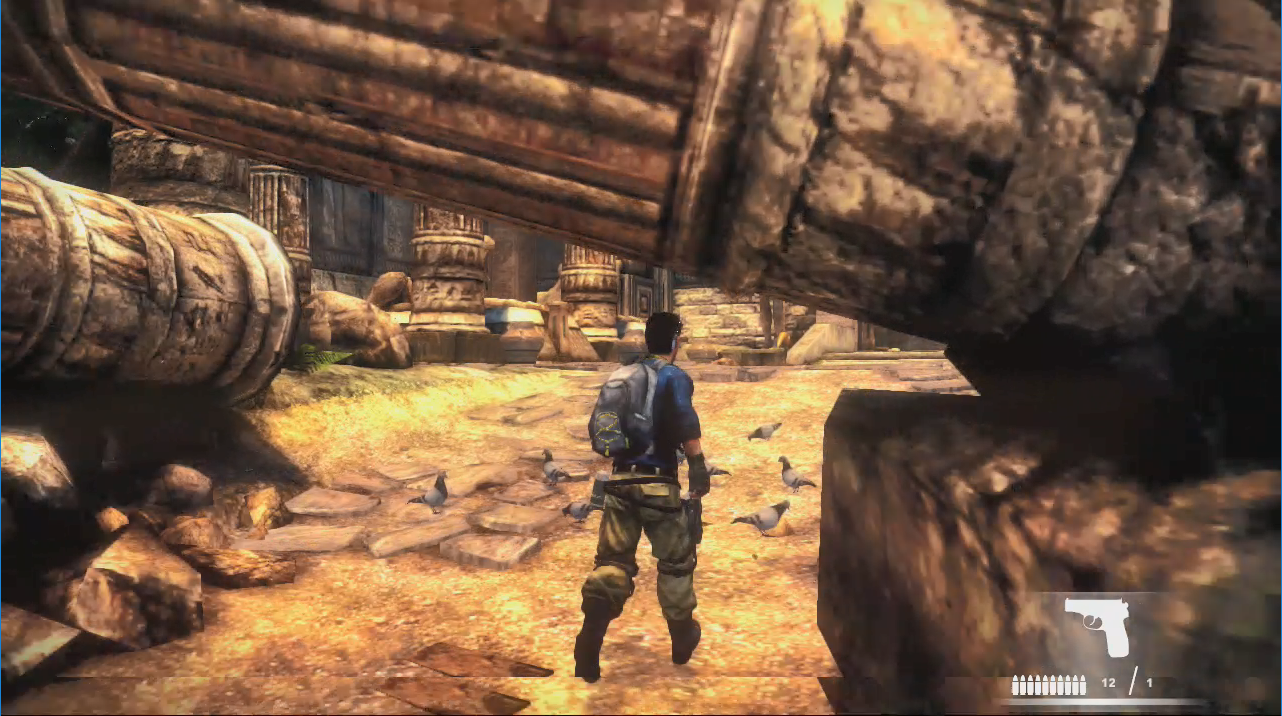The width and height of the screenshot is (1282, 716).
Task: Select the pistol weapon icon
Action: (x=1096, y=625)
